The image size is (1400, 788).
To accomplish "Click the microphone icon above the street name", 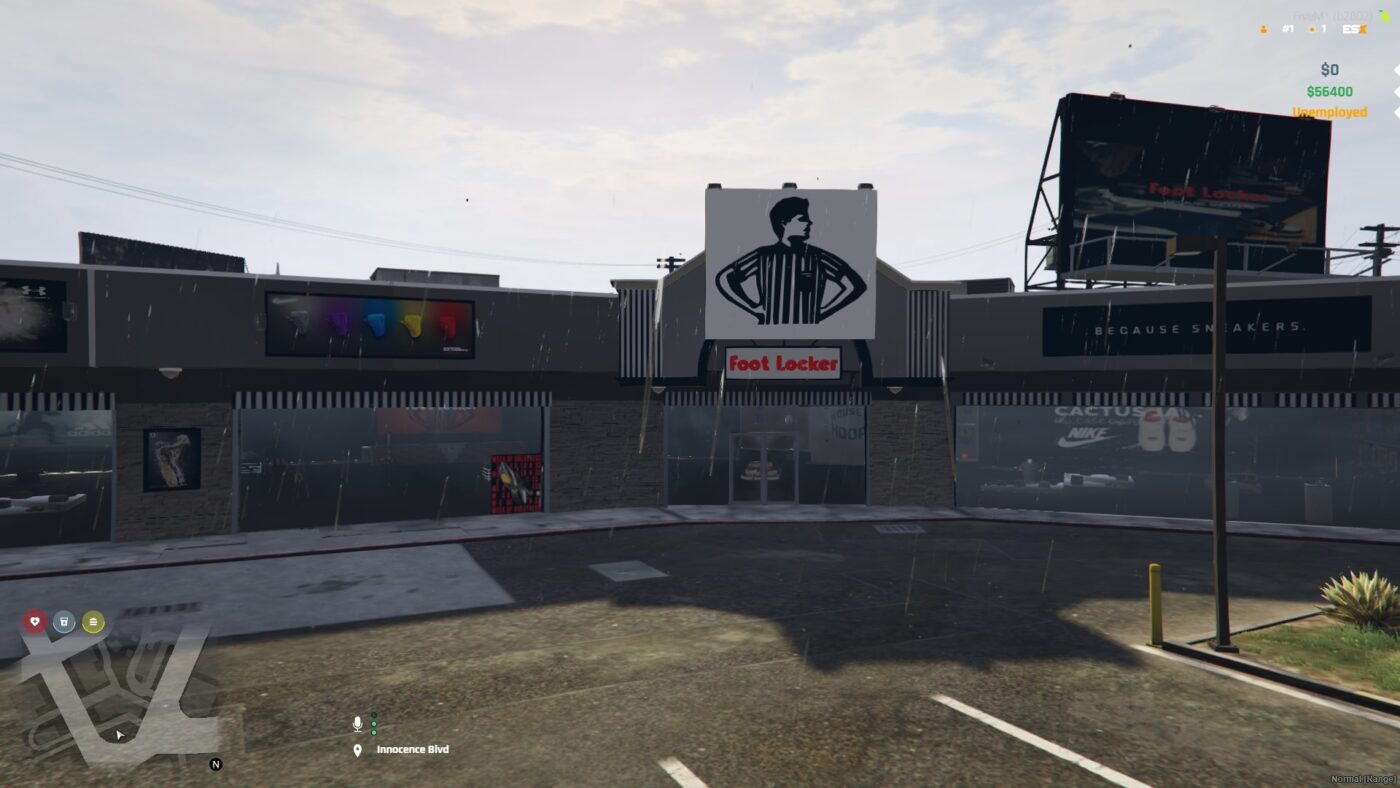I will pyautogui.click(x=358, y=722).
